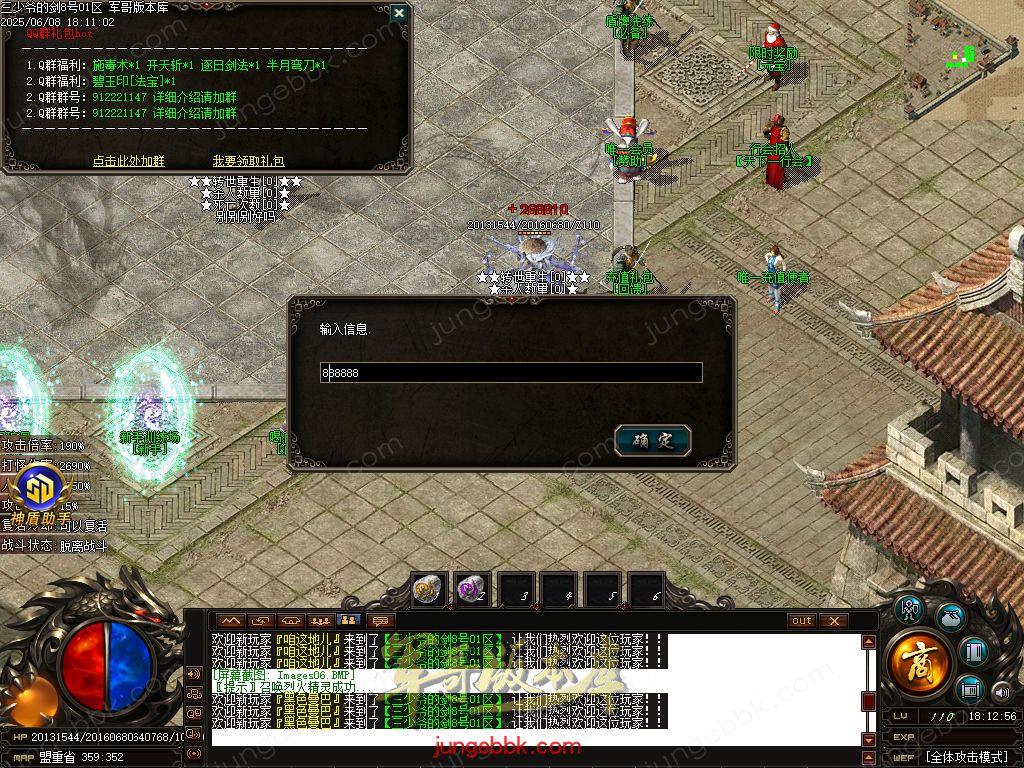Use the purple item in hotbar slot 2
The image size is (1024, 768).
pos(472,591)
